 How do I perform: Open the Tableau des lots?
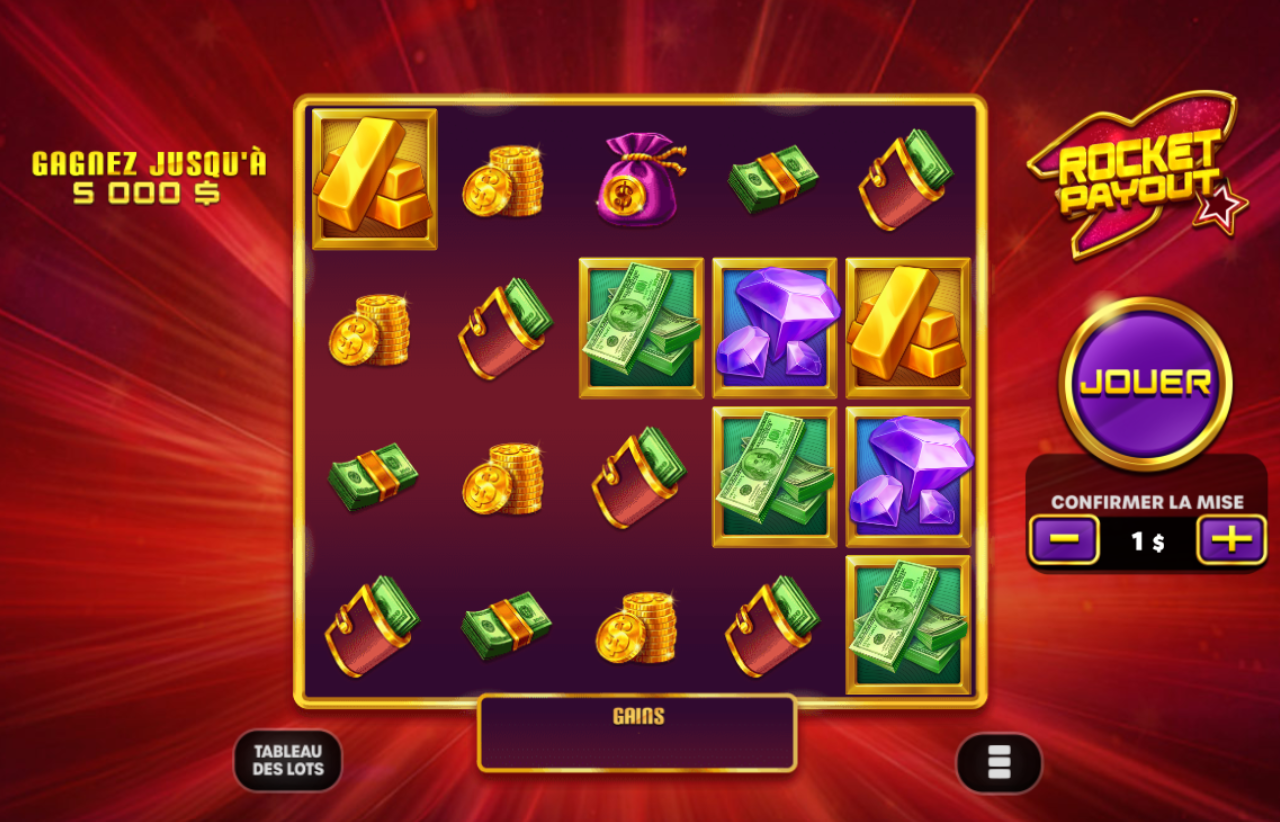click(x=287, y=761)
